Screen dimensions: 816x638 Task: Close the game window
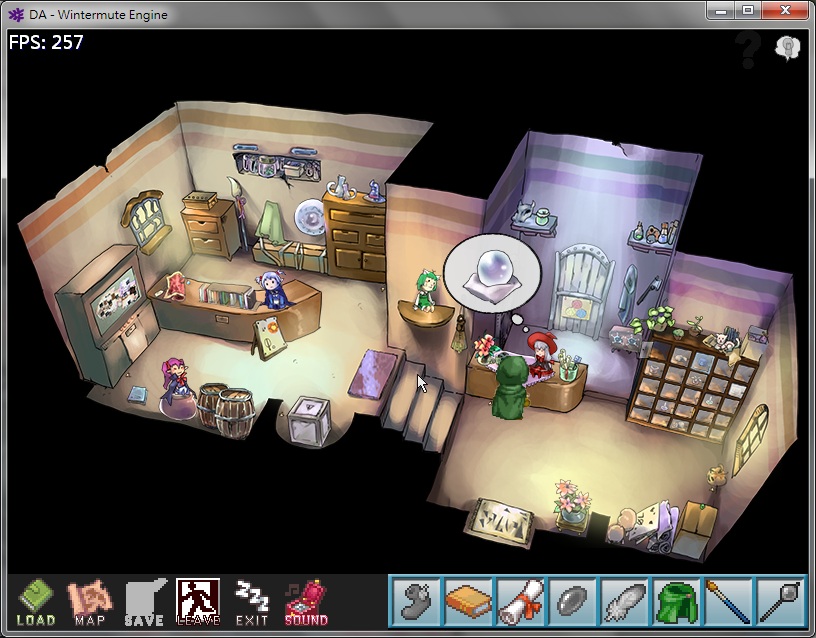[x=785, y=10]
